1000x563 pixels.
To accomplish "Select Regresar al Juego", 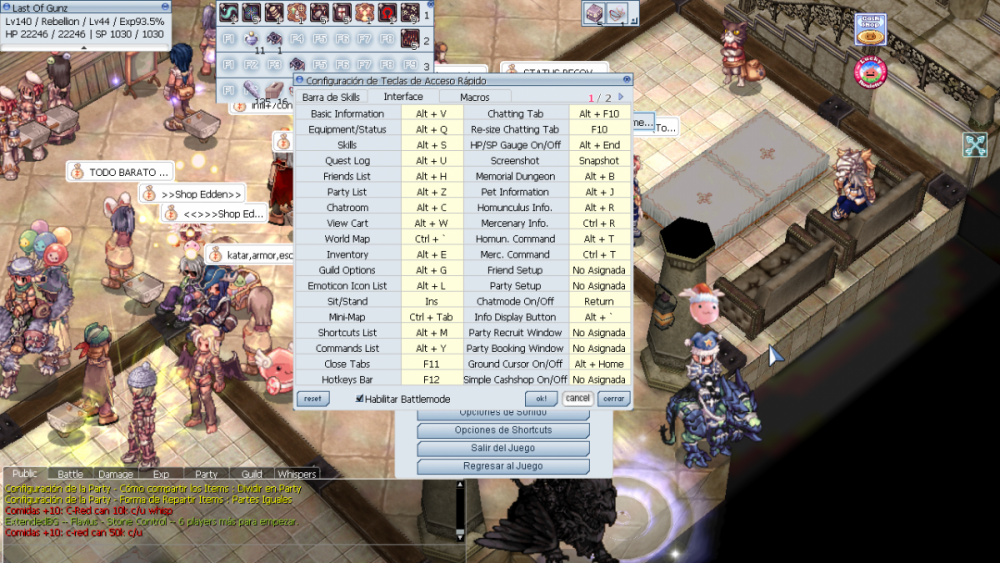I will [503, 466].
